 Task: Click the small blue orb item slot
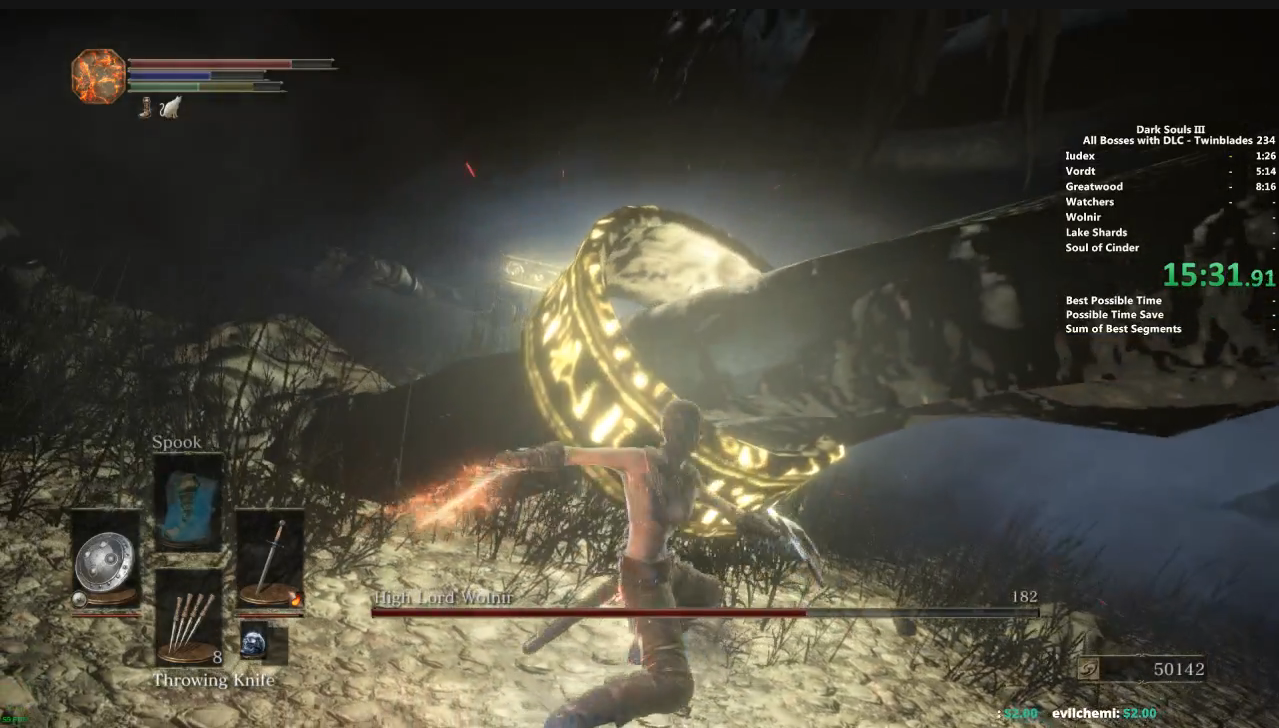(x=254, y=641)
